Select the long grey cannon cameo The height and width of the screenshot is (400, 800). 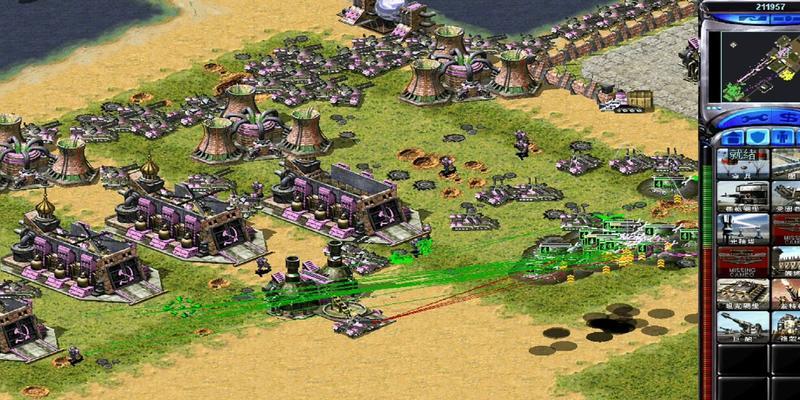[x=743, y=327]
